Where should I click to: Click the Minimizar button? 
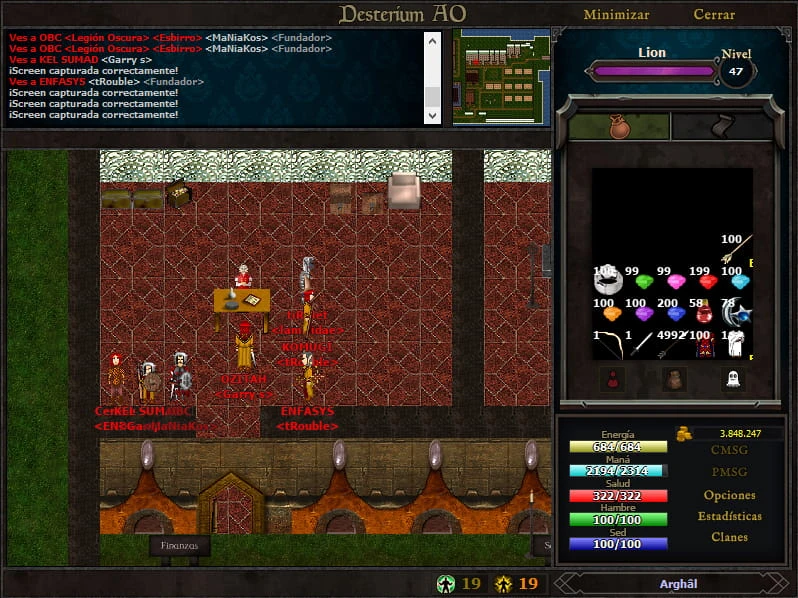point(616,15)
